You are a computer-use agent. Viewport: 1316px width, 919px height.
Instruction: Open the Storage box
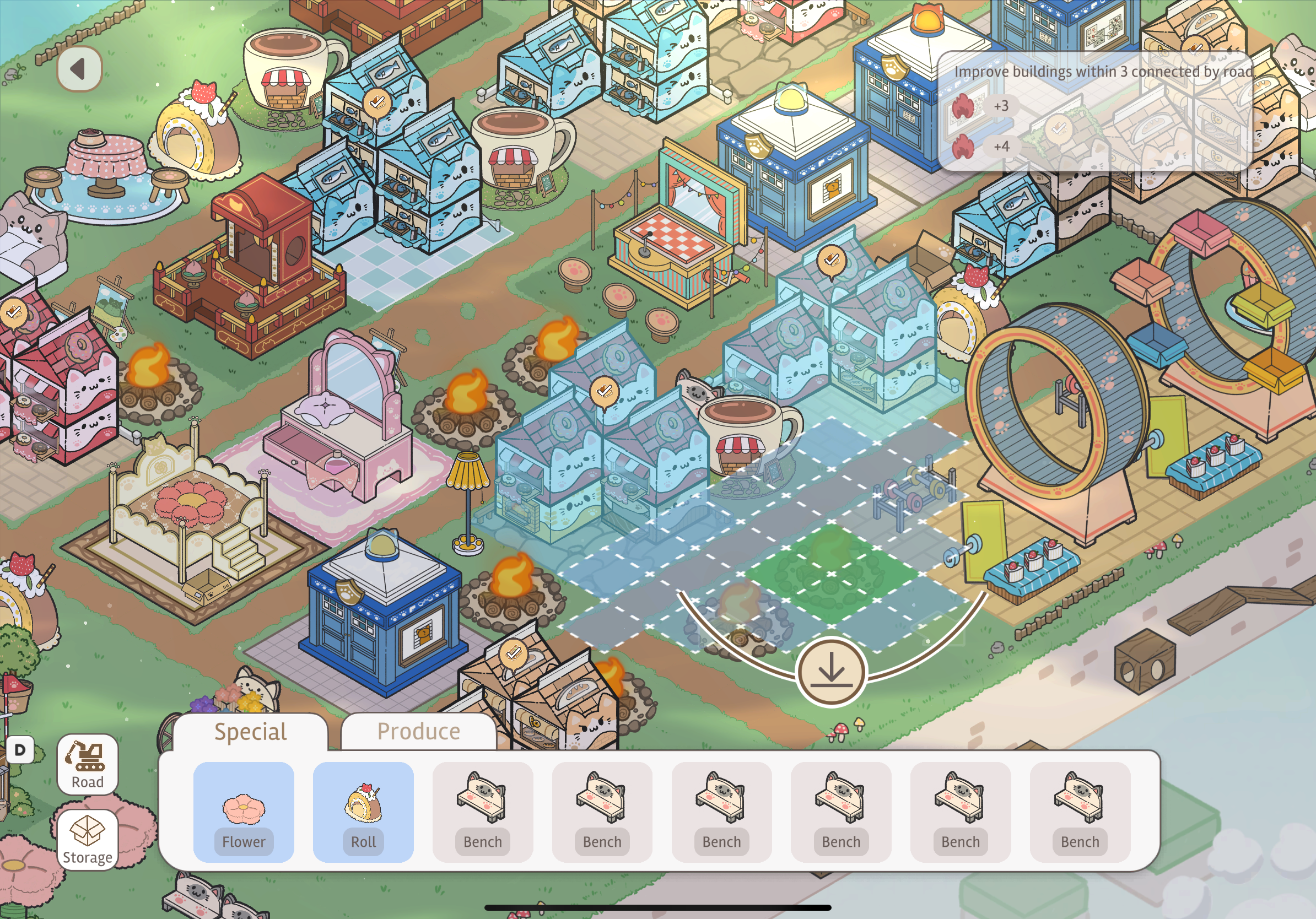88,839
